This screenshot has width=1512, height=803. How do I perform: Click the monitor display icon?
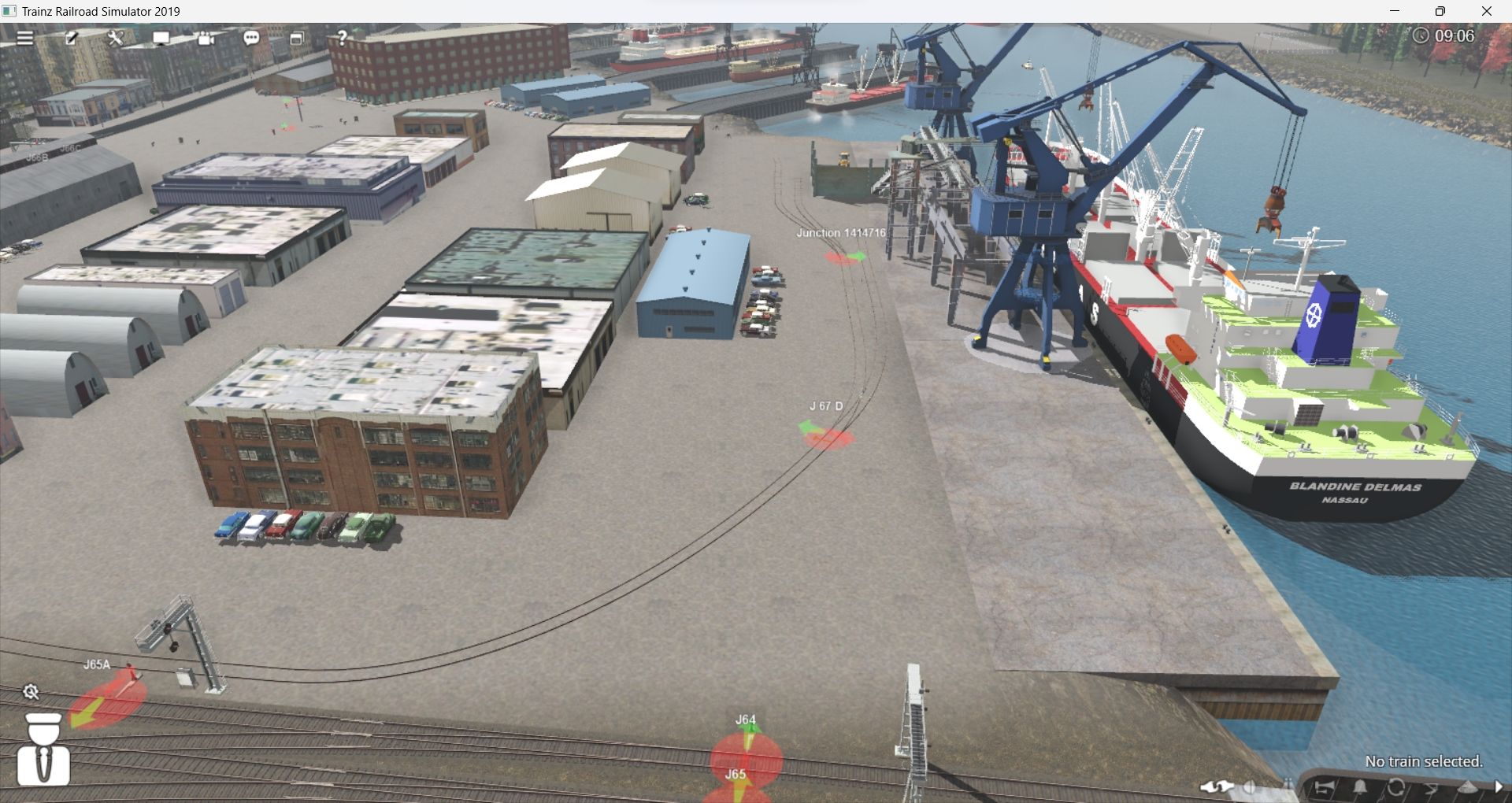tap(160, 38)
